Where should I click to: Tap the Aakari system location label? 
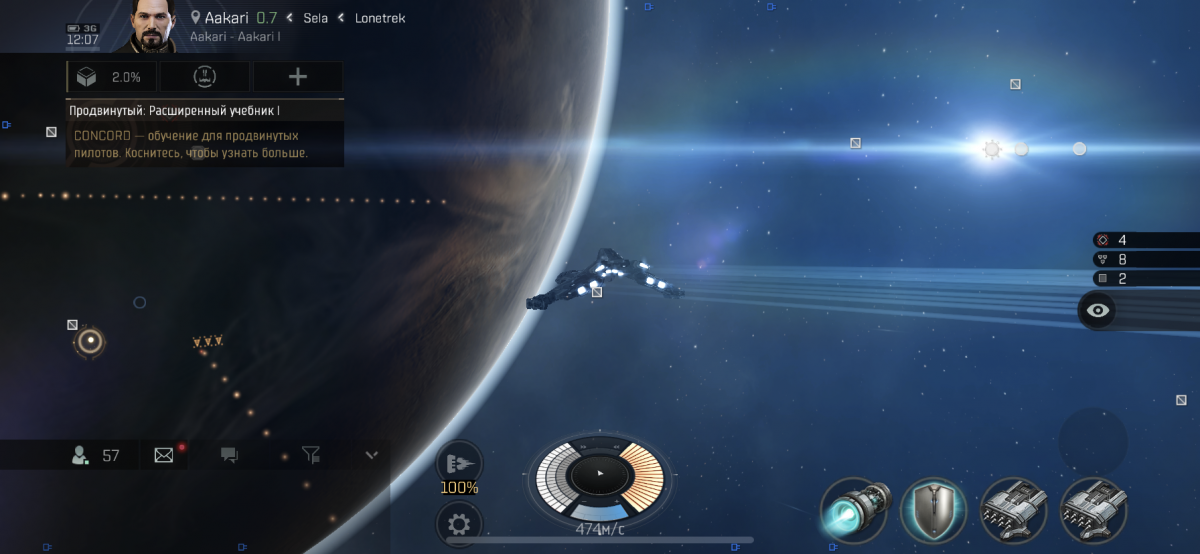coord(219,17)
